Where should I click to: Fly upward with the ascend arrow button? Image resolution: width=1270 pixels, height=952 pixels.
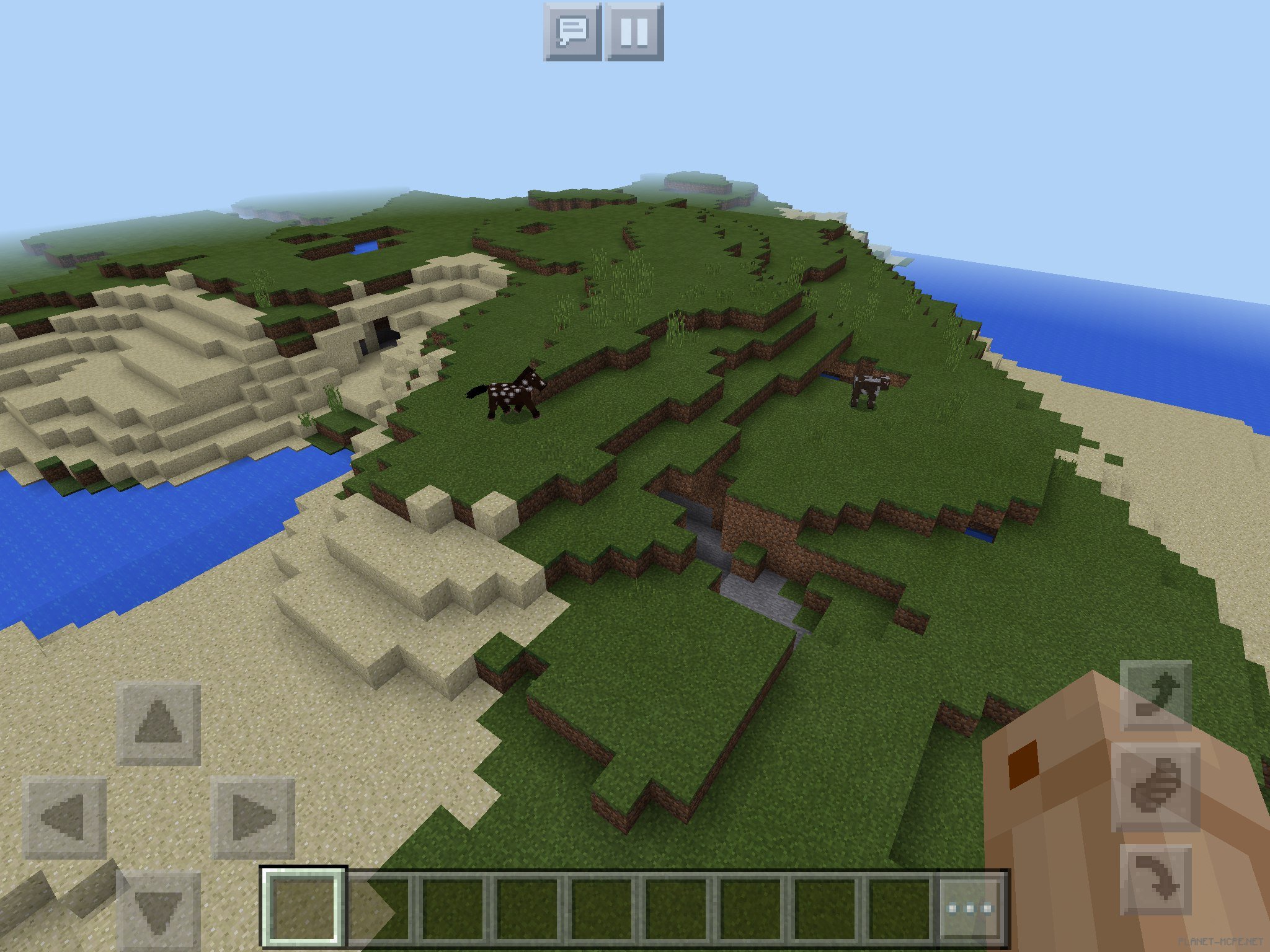coord(1155,695)
